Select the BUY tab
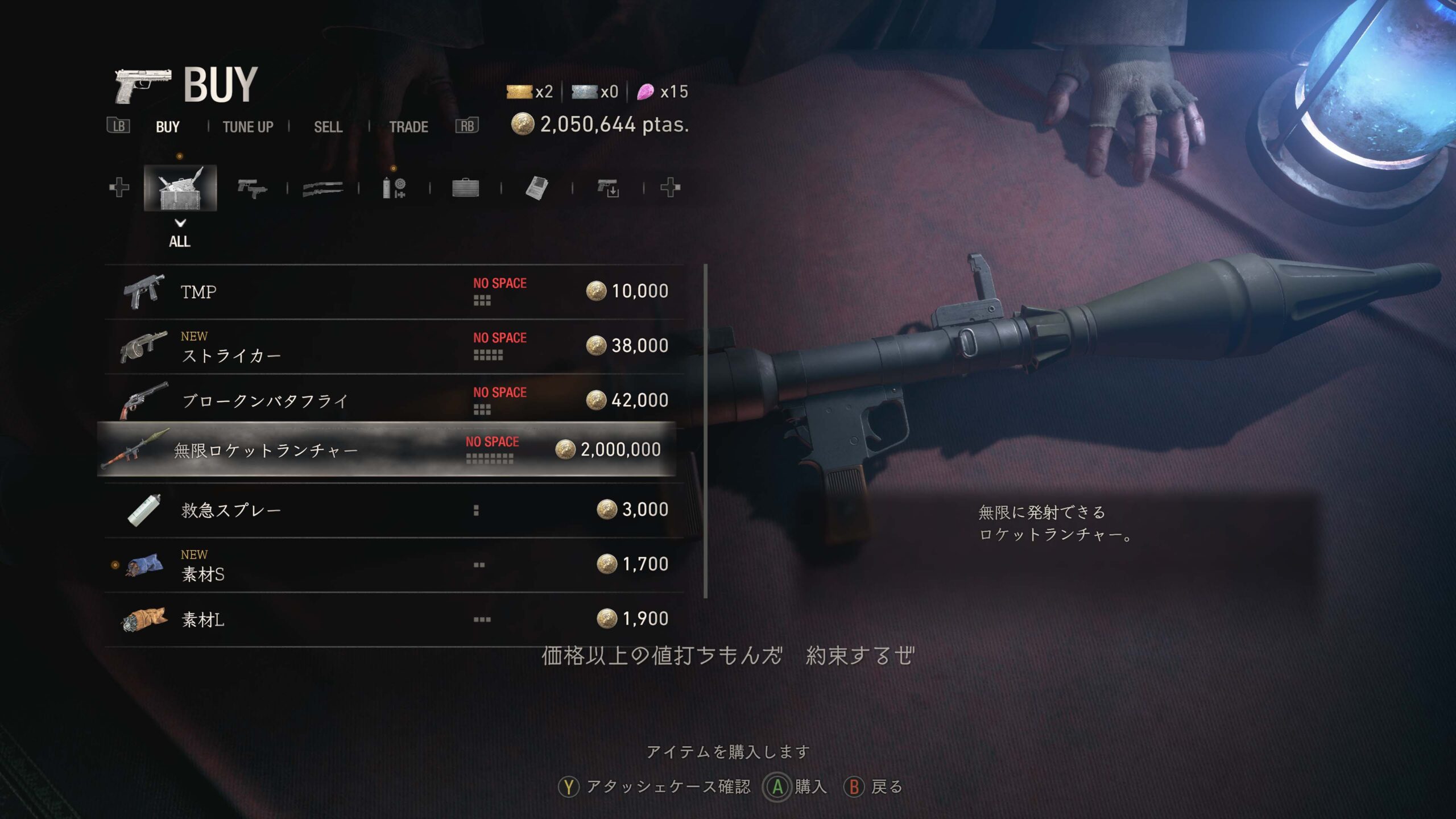Viewport: 1456px width, 819px height. point(166,127)
